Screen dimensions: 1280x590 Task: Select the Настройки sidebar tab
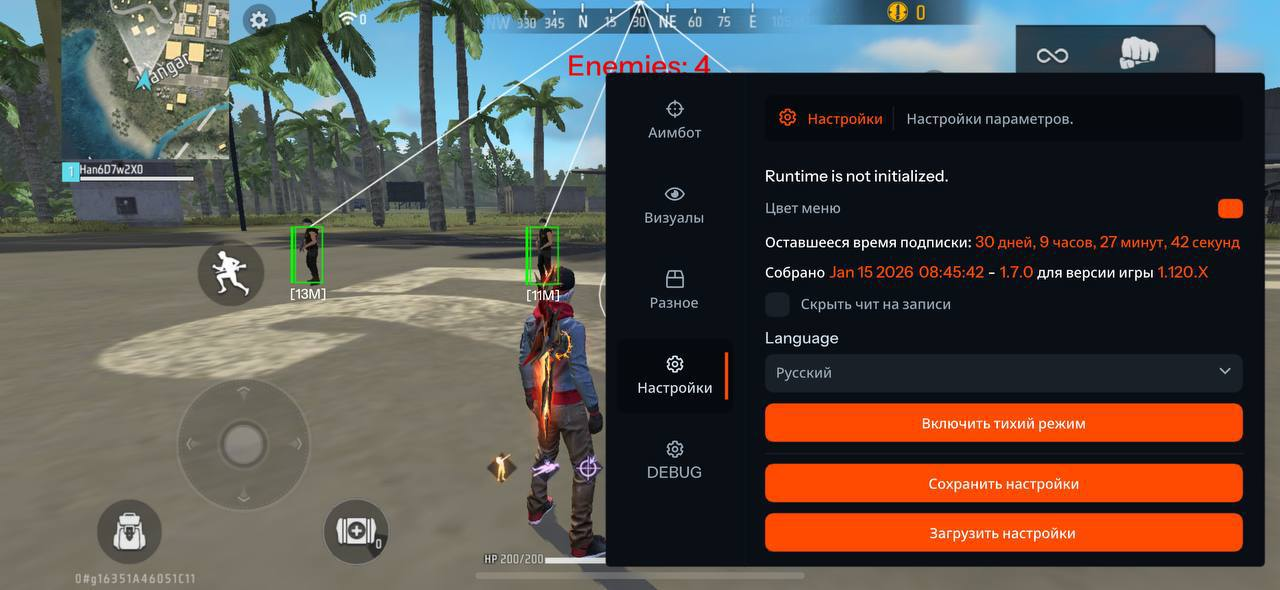(x=675, y=375)
